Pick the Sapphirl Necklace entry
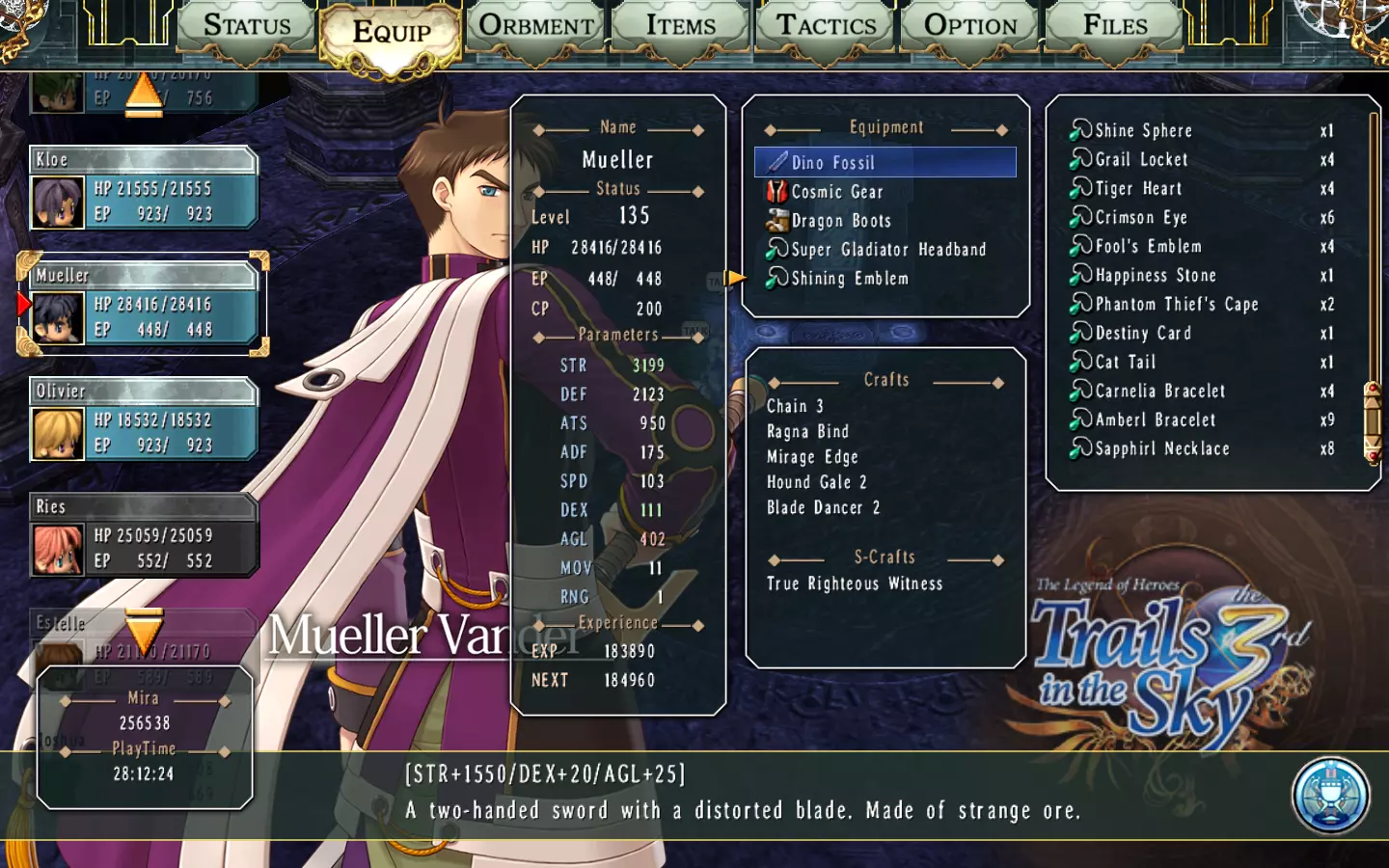The height and width of the screenshot is (868, 1389). pyautogui.click(x=1162, y=448)
